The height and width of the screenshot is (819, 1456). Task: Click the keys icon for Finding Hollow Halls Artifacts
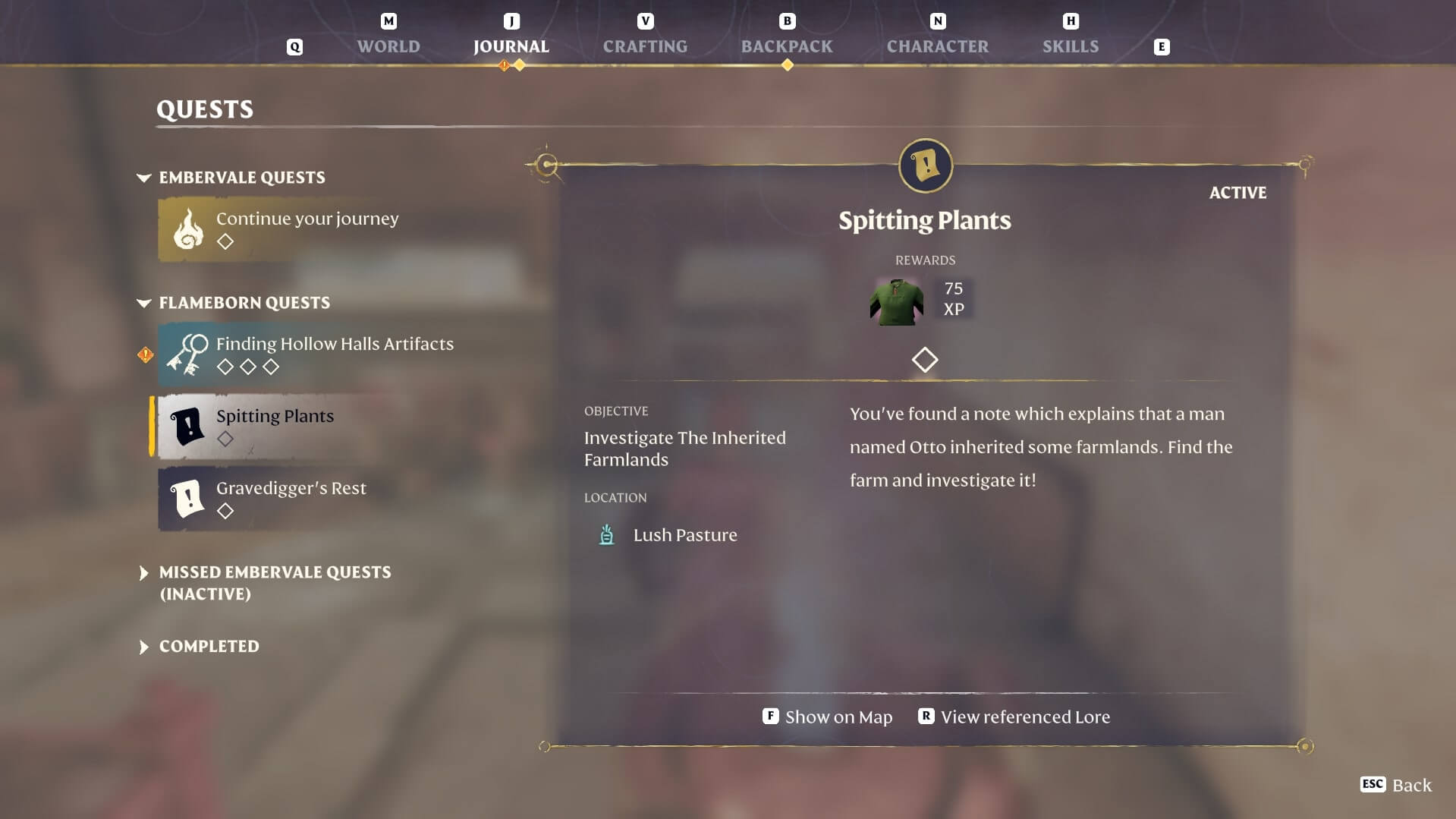[x=187, y=354]
